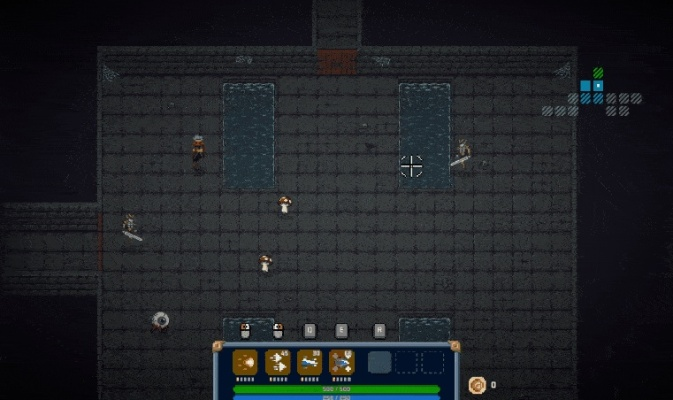The image size is (673, 400).
Task: Select the green room on the minimap
Action: pos(598,73)
